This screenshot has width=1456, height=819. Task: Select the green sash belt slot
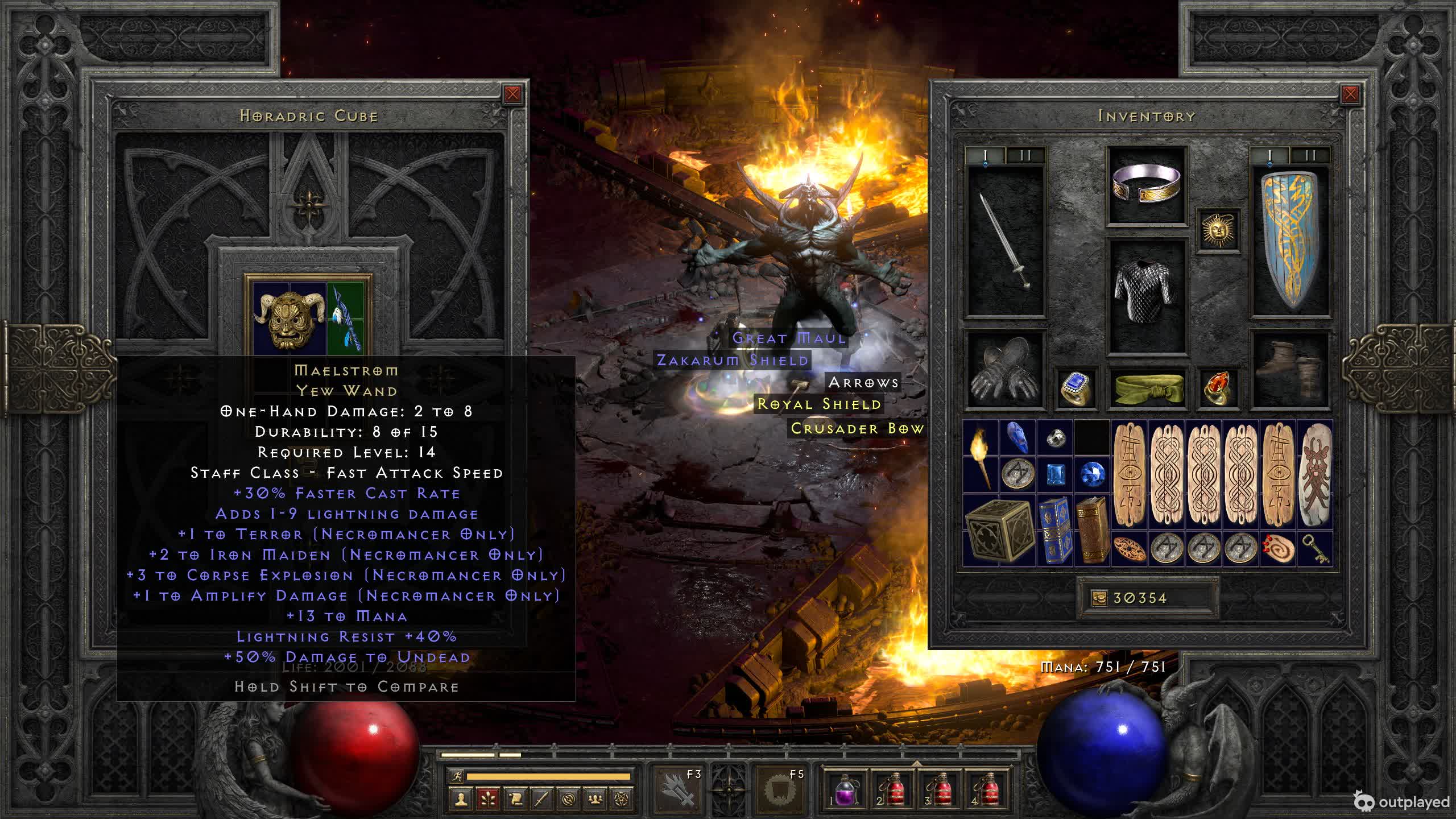tap(1147, 388)
